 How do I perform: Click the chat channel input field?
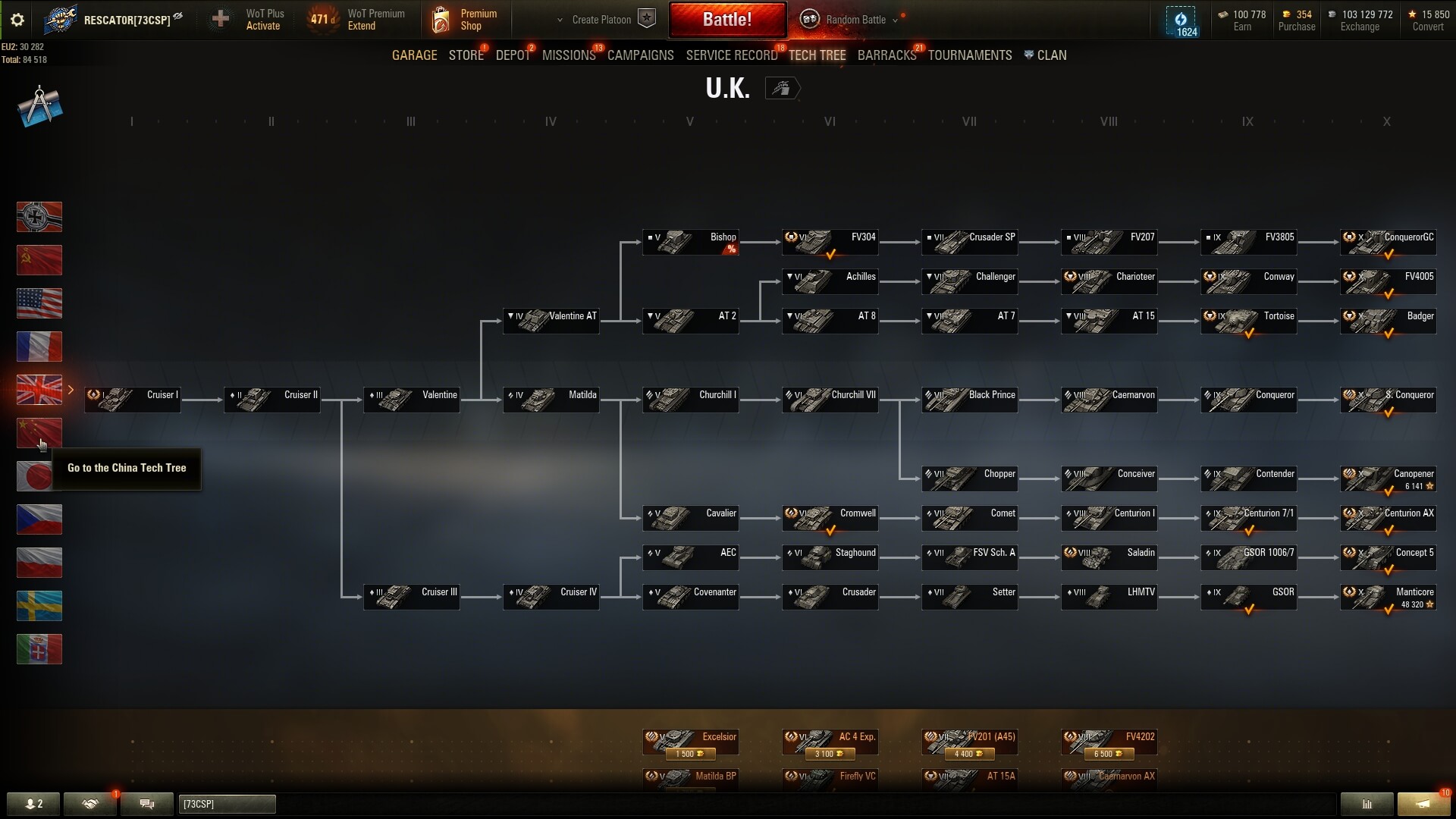[x=227, y=804]
